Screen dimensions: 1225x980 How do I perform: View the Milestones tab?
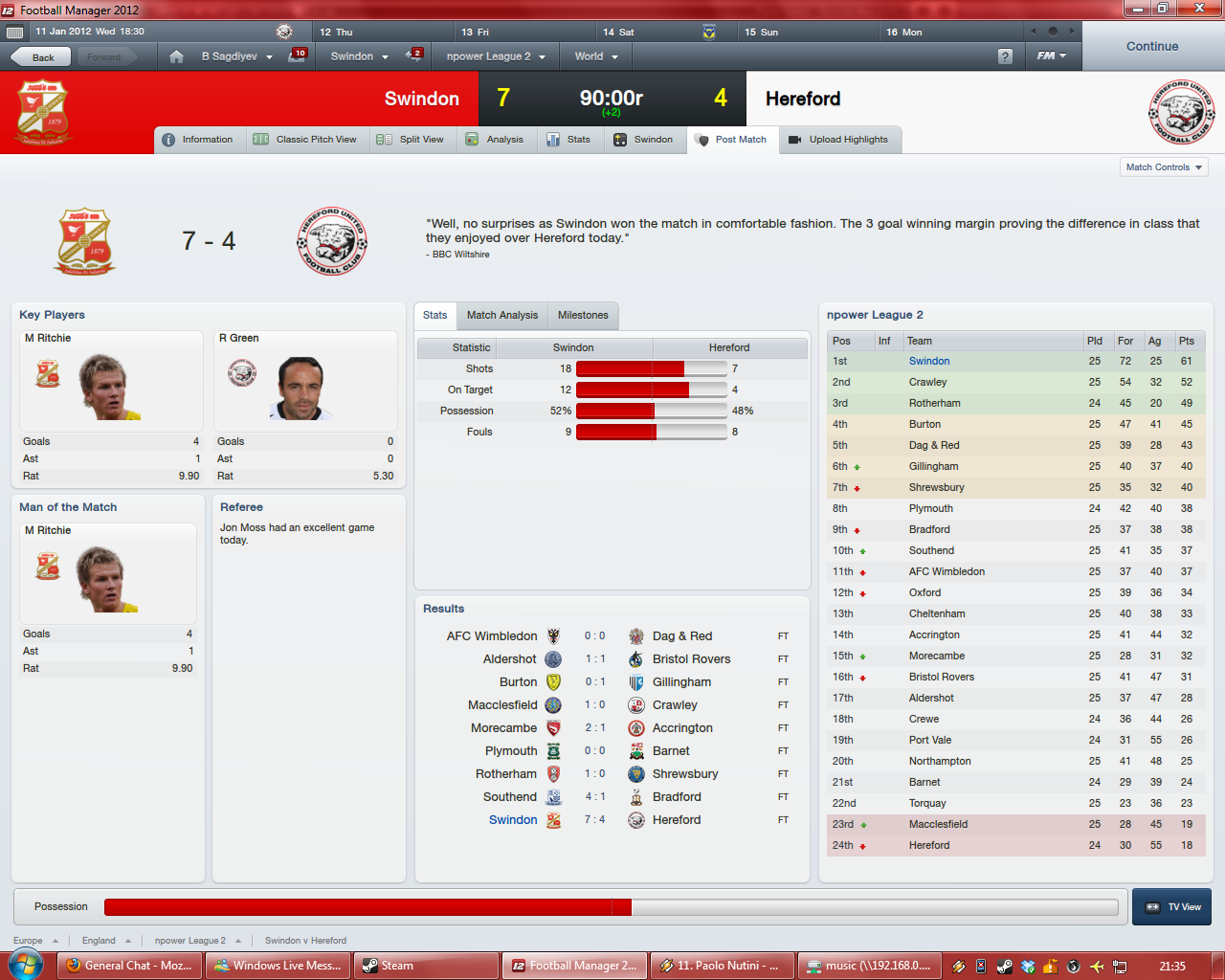tap(583, 316)
